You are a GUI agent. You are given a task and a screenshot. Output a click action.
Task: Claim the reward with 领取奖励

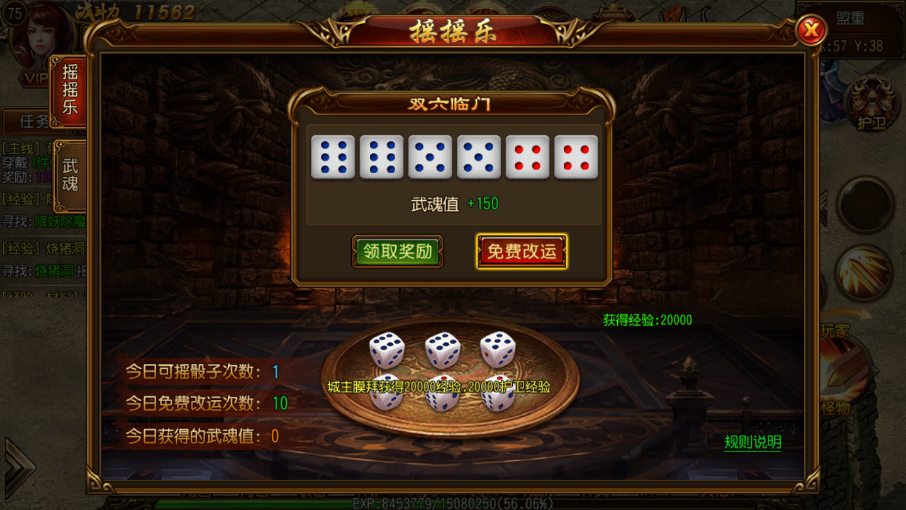click(398, 251)
